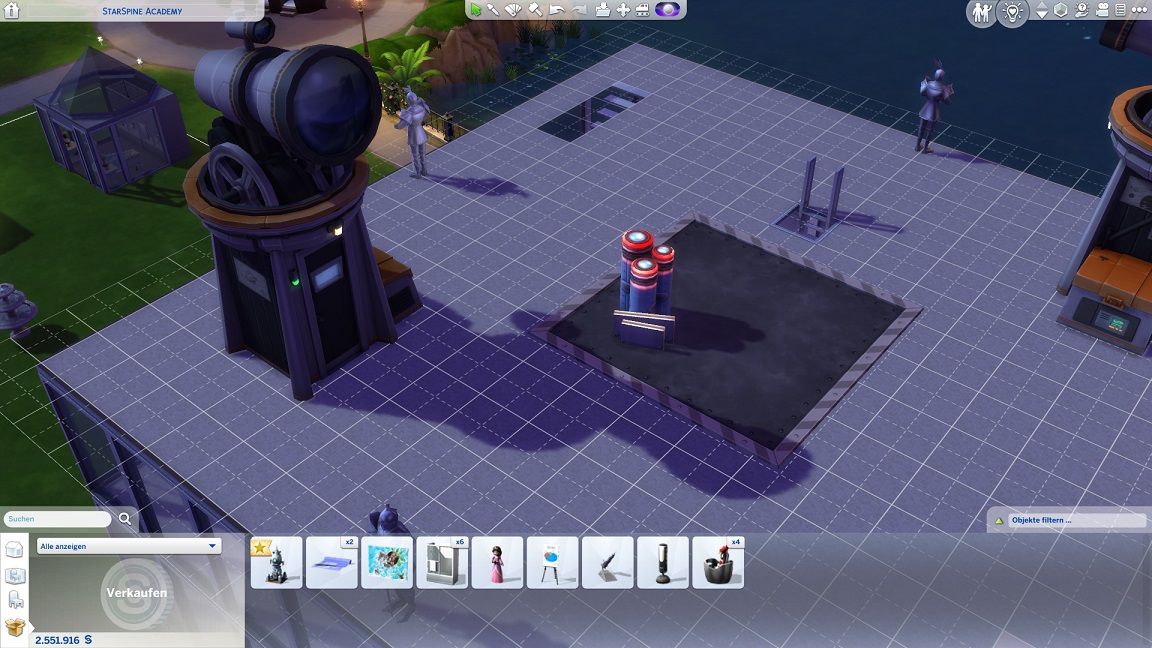Activate the sledgehammer tool
The height and width of the screenshot is (648, 1152).
click(535, 9)
